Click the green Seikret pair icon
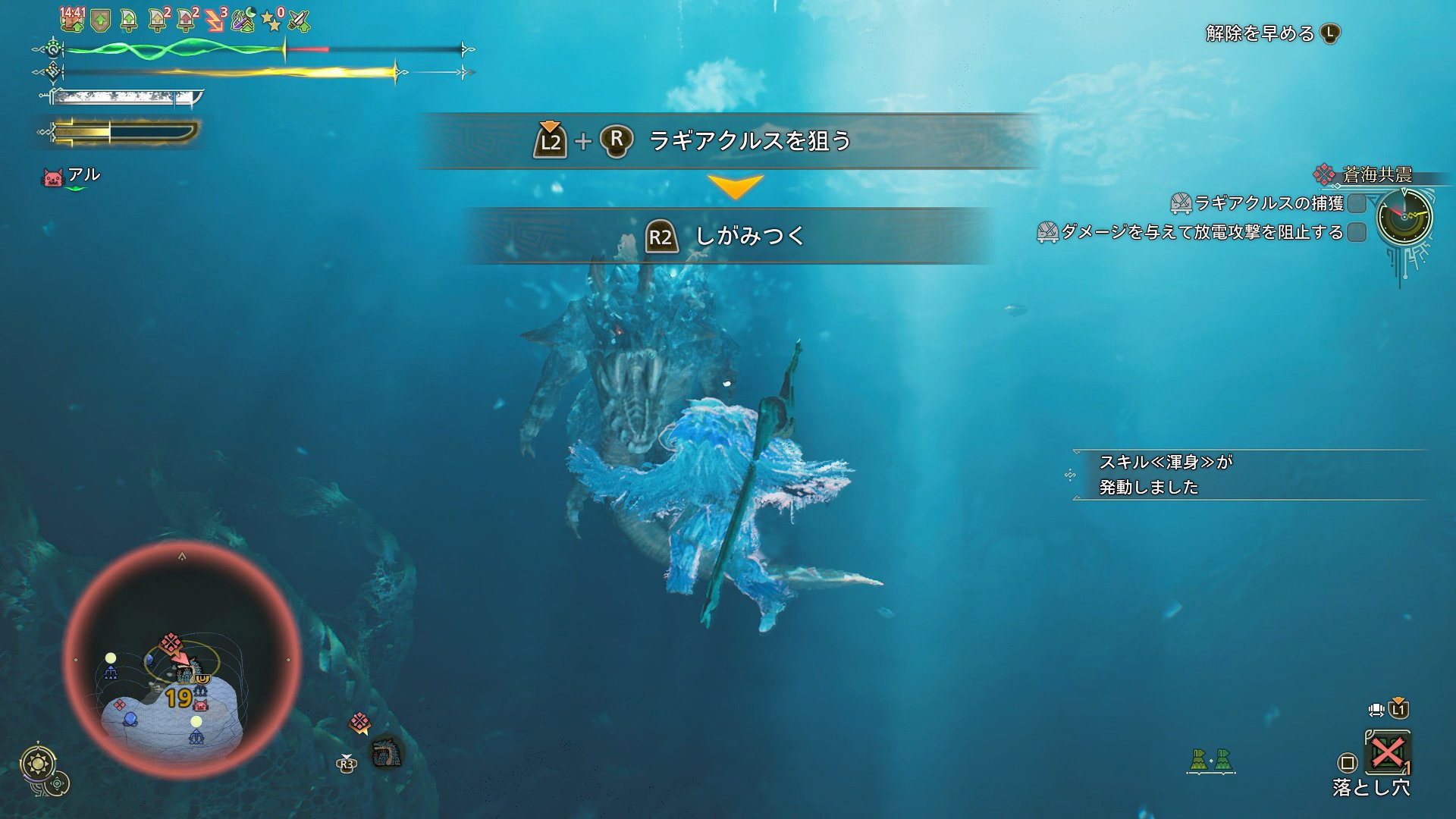Screen dimensions: 1456x819 (1211, 760)
